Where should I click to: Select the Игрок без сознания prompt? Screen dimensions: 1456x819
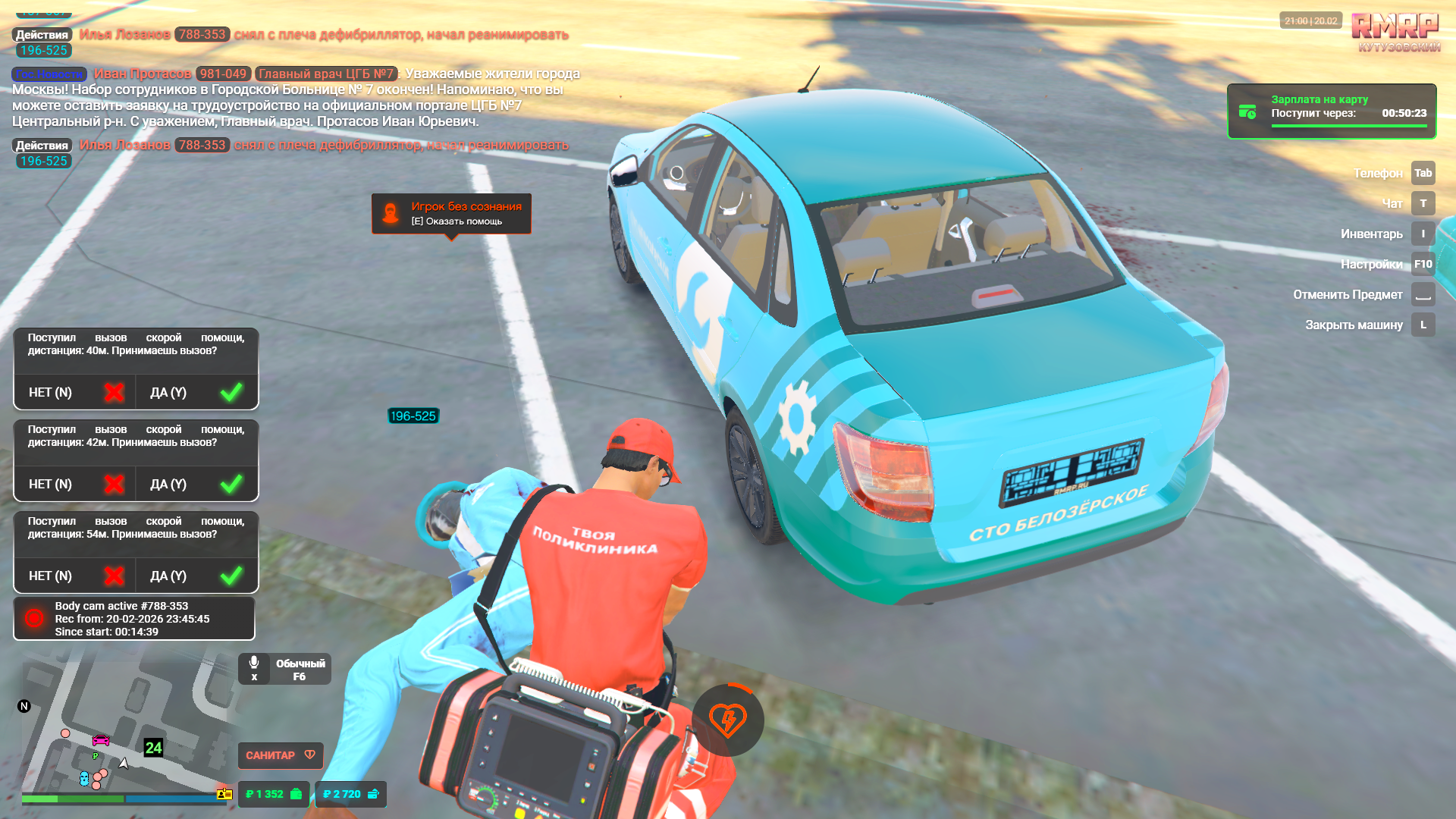[x=451, y=213]
